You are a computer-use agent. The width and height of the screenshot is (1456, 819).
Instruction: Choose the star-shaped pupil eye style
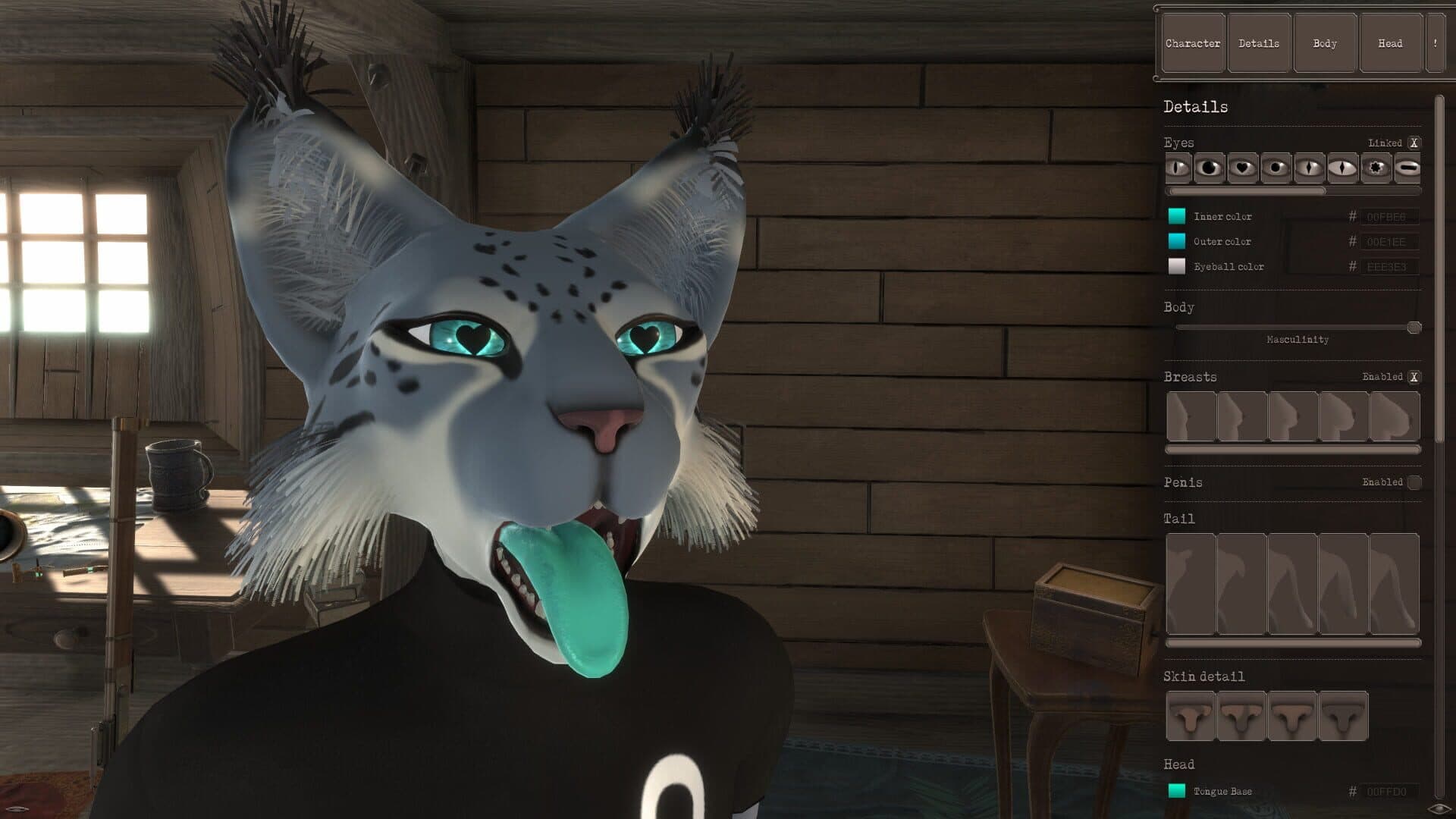pyautogui.click(x=1376, y=168)
